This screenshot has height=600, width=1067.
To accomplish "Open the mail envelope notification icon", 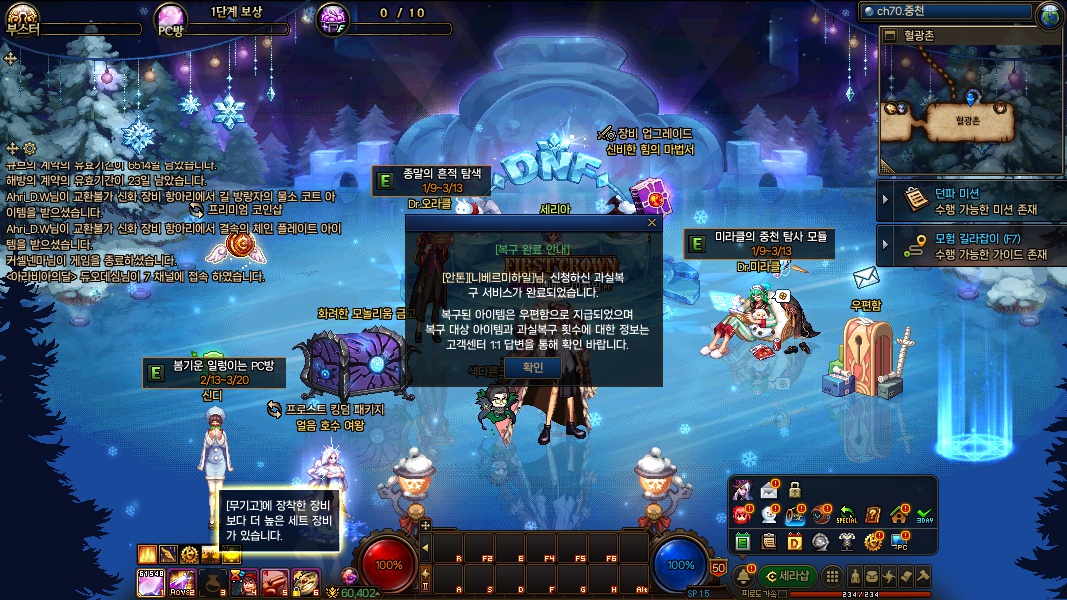I will pos(768,490).
